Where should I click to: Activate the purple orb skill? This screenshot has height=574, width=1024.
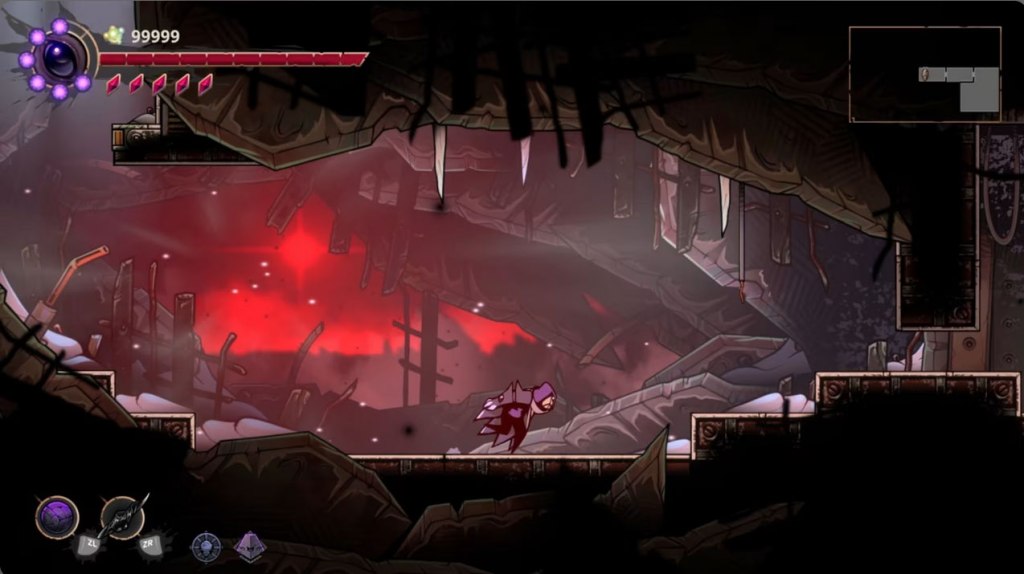[57, 516]
